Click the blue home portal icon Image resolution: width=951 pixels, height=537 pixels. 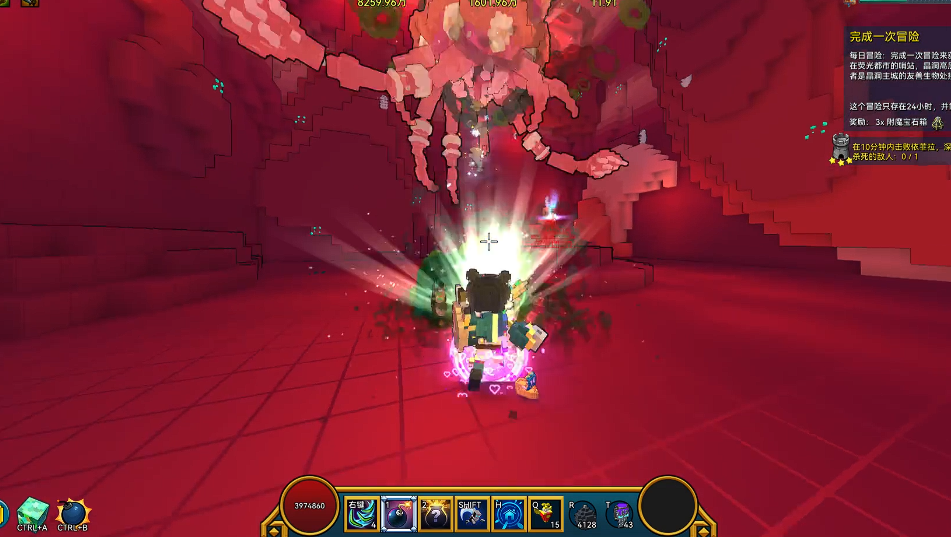(509, 514)
